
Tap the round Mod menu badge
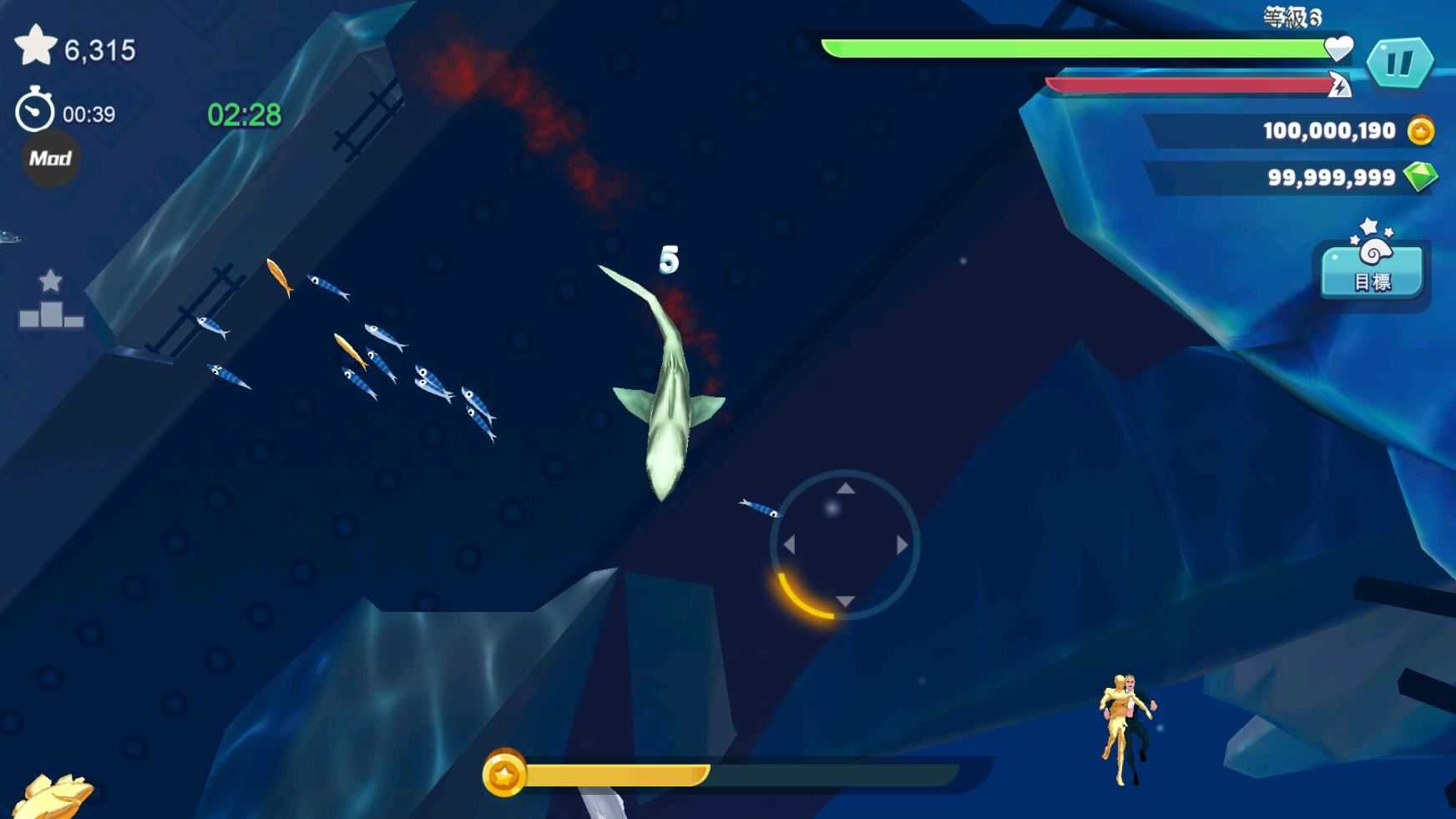[x=50, y=159]
